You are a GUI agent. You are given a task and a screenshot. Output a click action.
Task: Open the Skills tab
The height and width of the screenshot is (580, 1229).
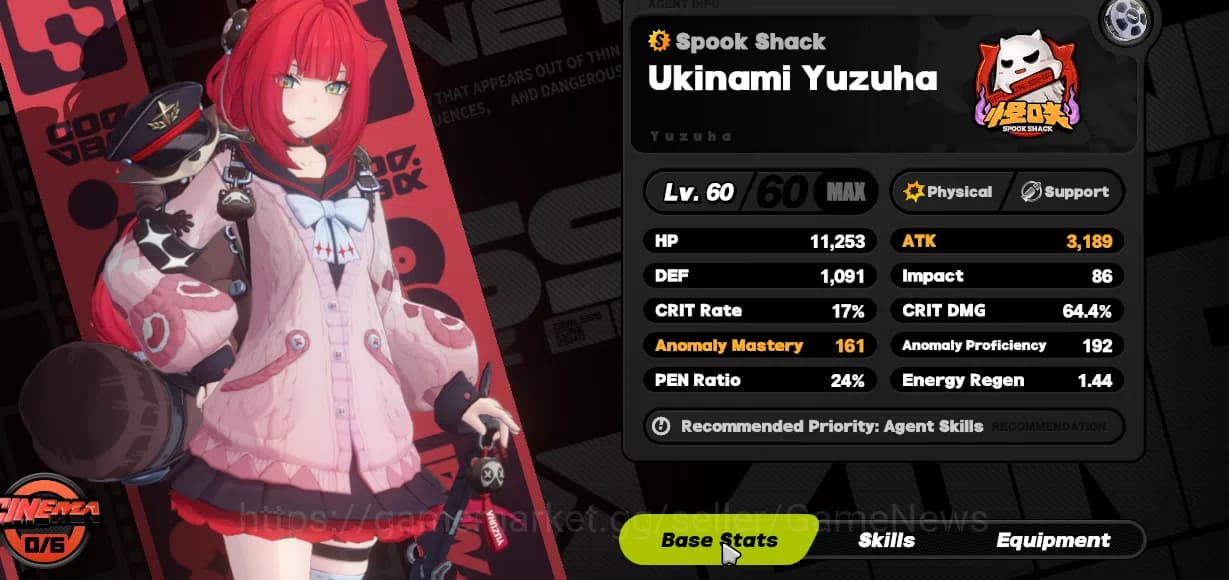(x=886, y=541)
